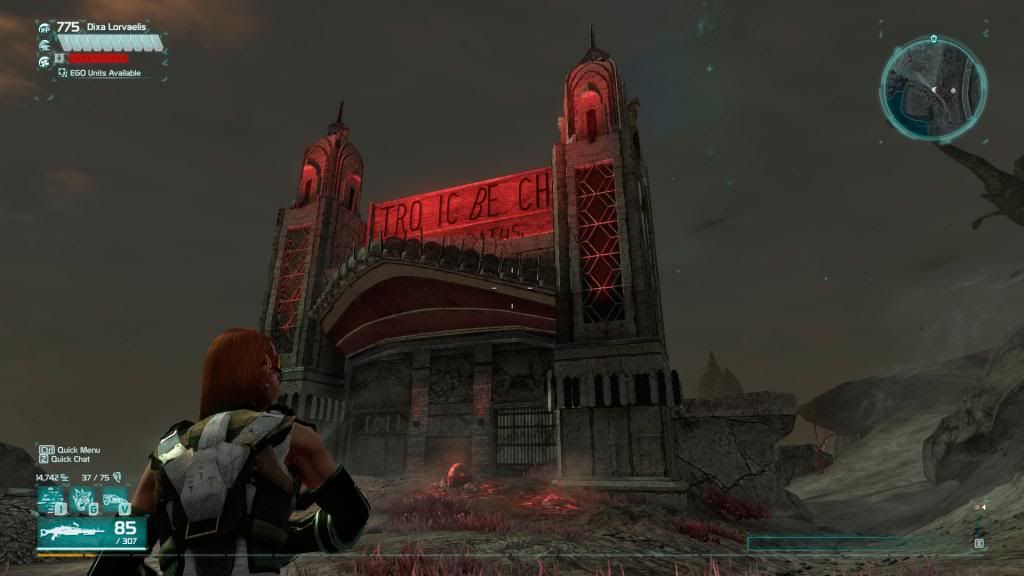Open the circular minimap

[x=933, y=88]
